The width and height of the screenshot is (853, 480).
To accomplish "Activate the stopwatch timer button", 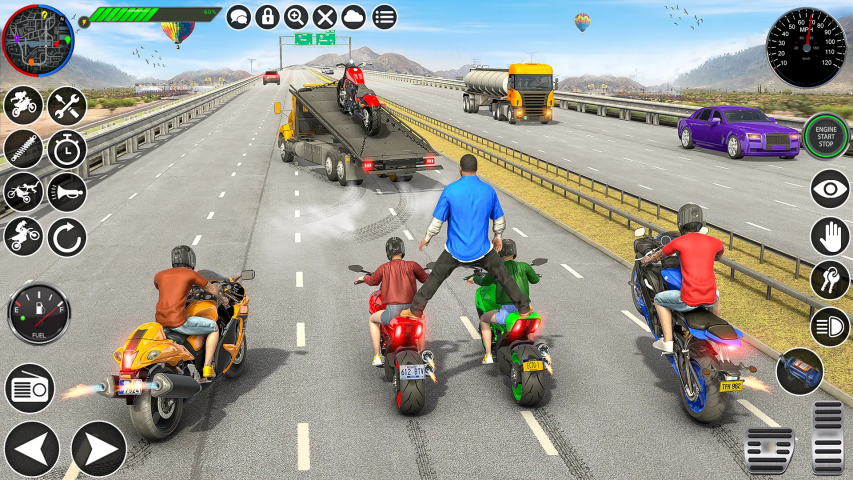I will coord(67,149).
